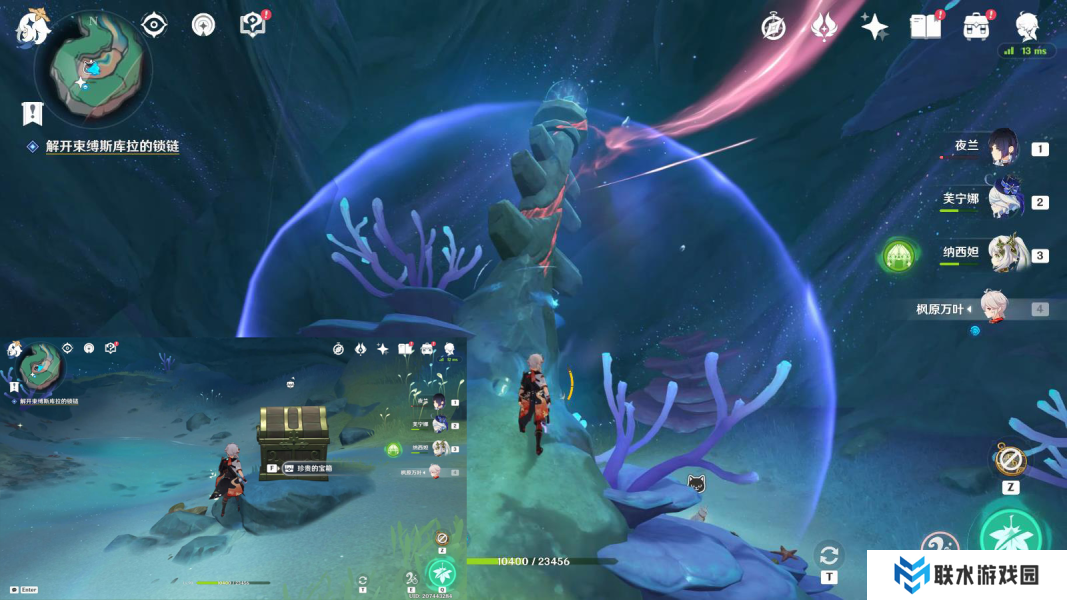Click the 联水游戏园 watermark logo
The image size is (1067, 600).
[x=966, y=575]
